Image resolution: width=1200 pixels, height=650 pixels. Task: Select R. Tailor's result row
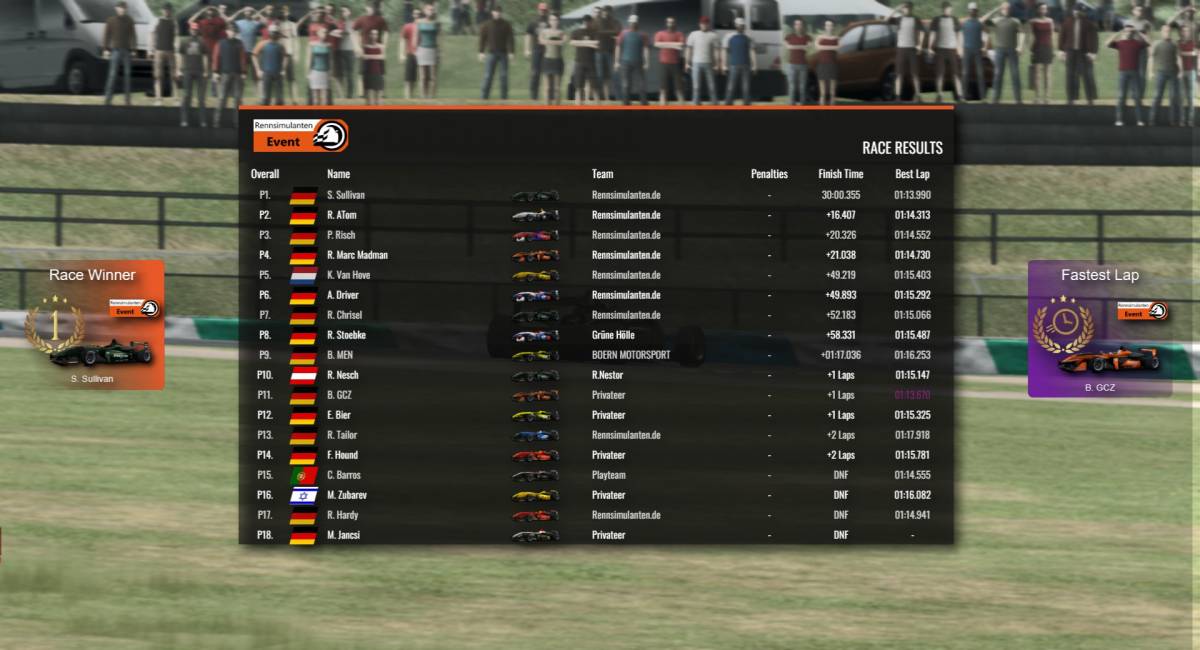pos(595,435)
